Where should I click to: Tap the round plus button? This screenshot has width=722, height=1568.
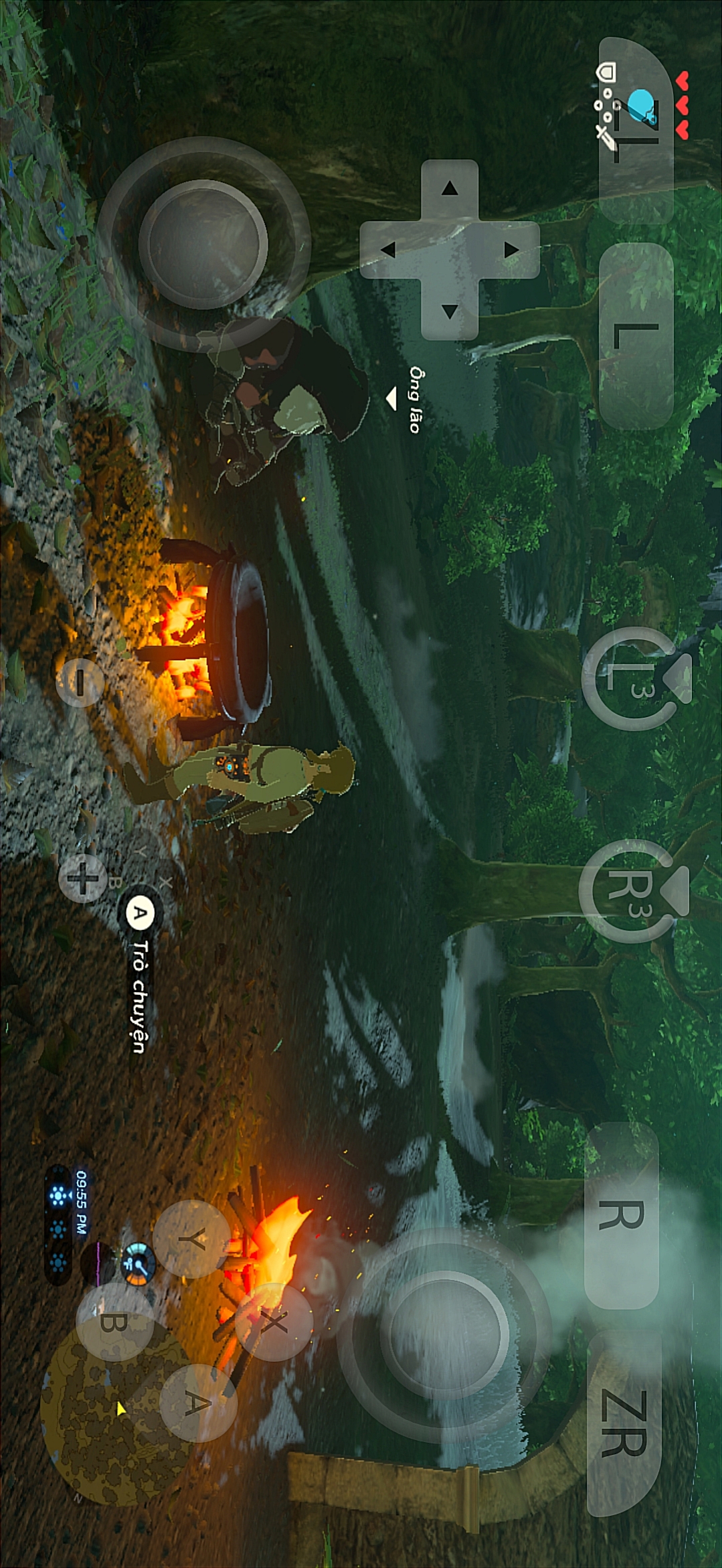click(83, 878)
